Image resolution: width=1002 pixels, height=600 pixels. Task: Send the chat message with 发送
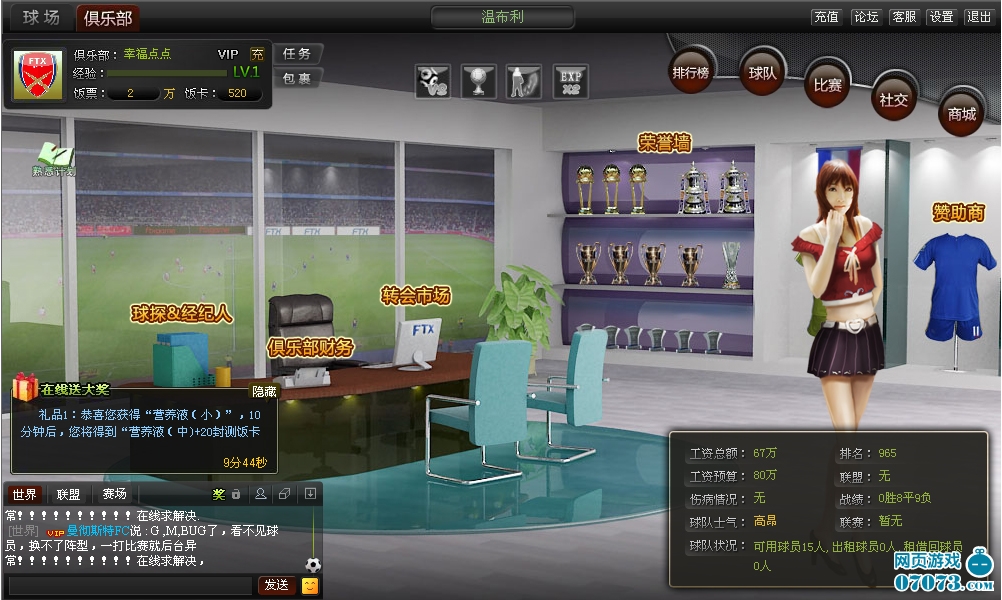pos(276,585)
